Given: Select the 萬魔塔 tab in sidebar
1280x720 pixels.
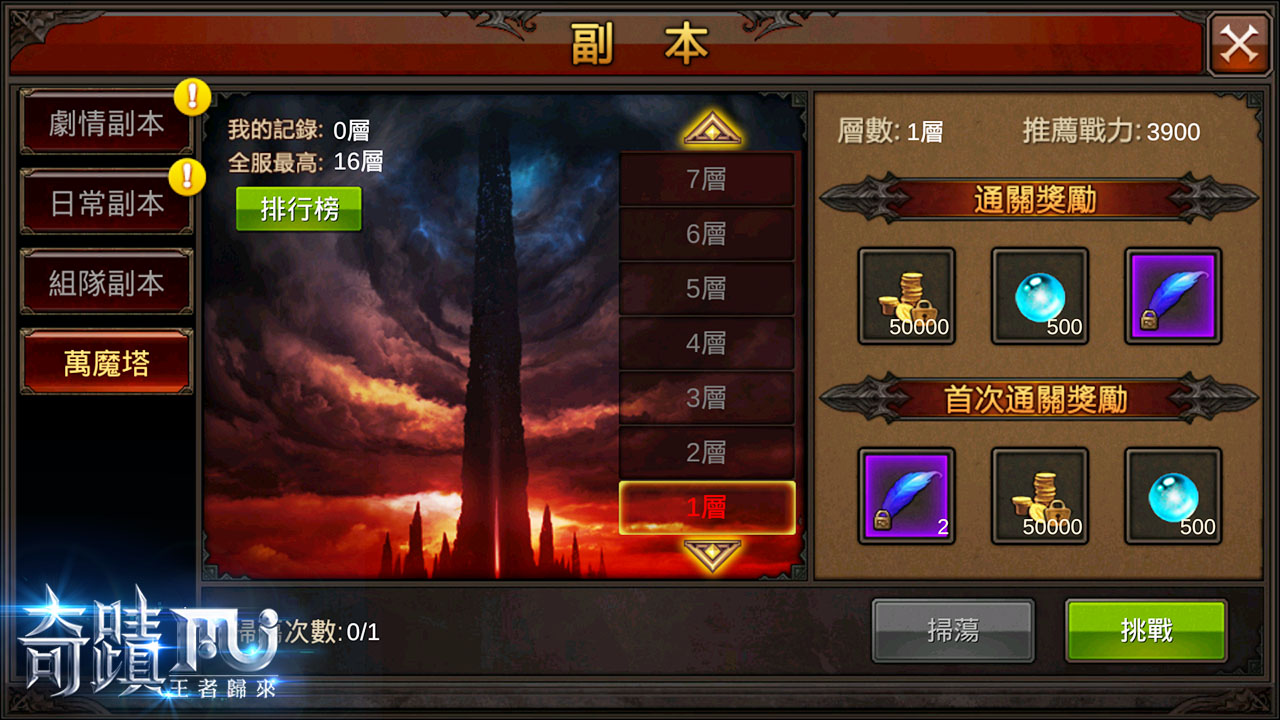Looking at the screenshot, I should (105, 365).
